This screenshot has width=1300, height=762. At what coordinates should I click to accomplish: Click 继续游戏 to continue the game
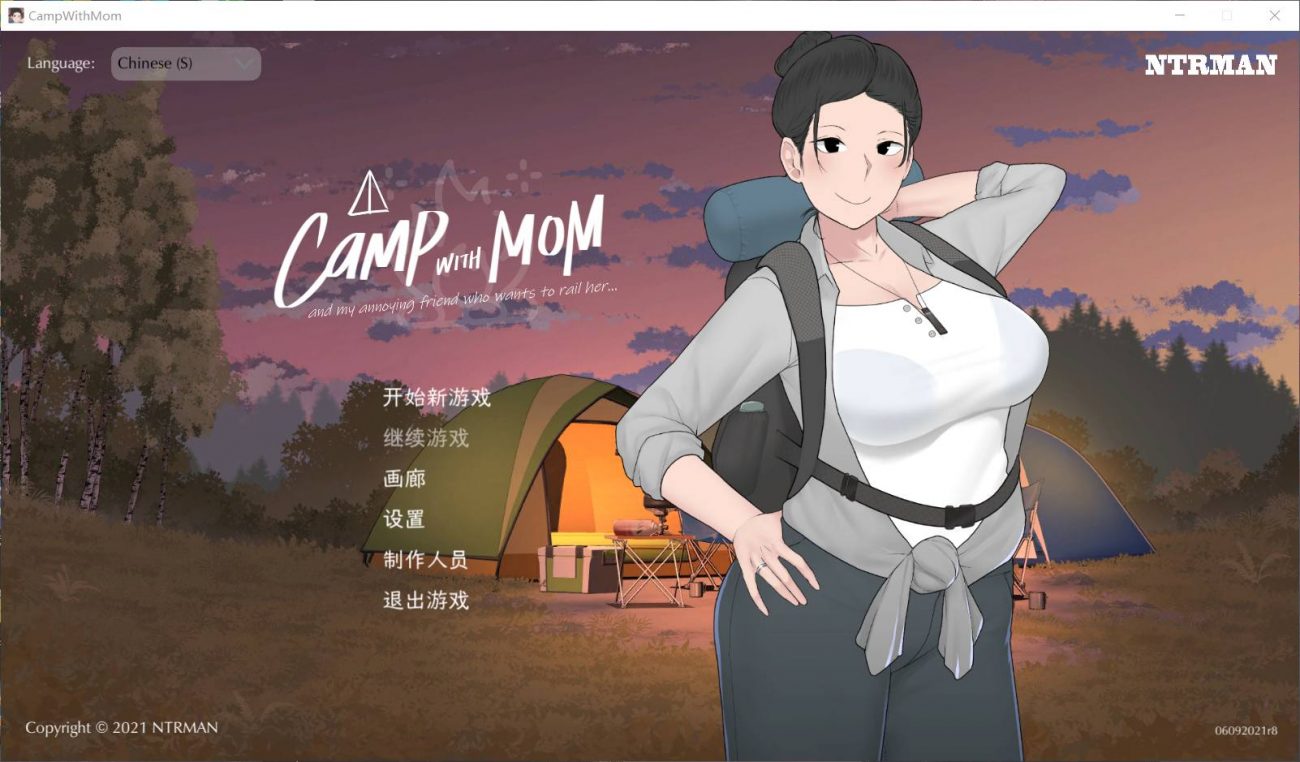(x=428, y=439)
